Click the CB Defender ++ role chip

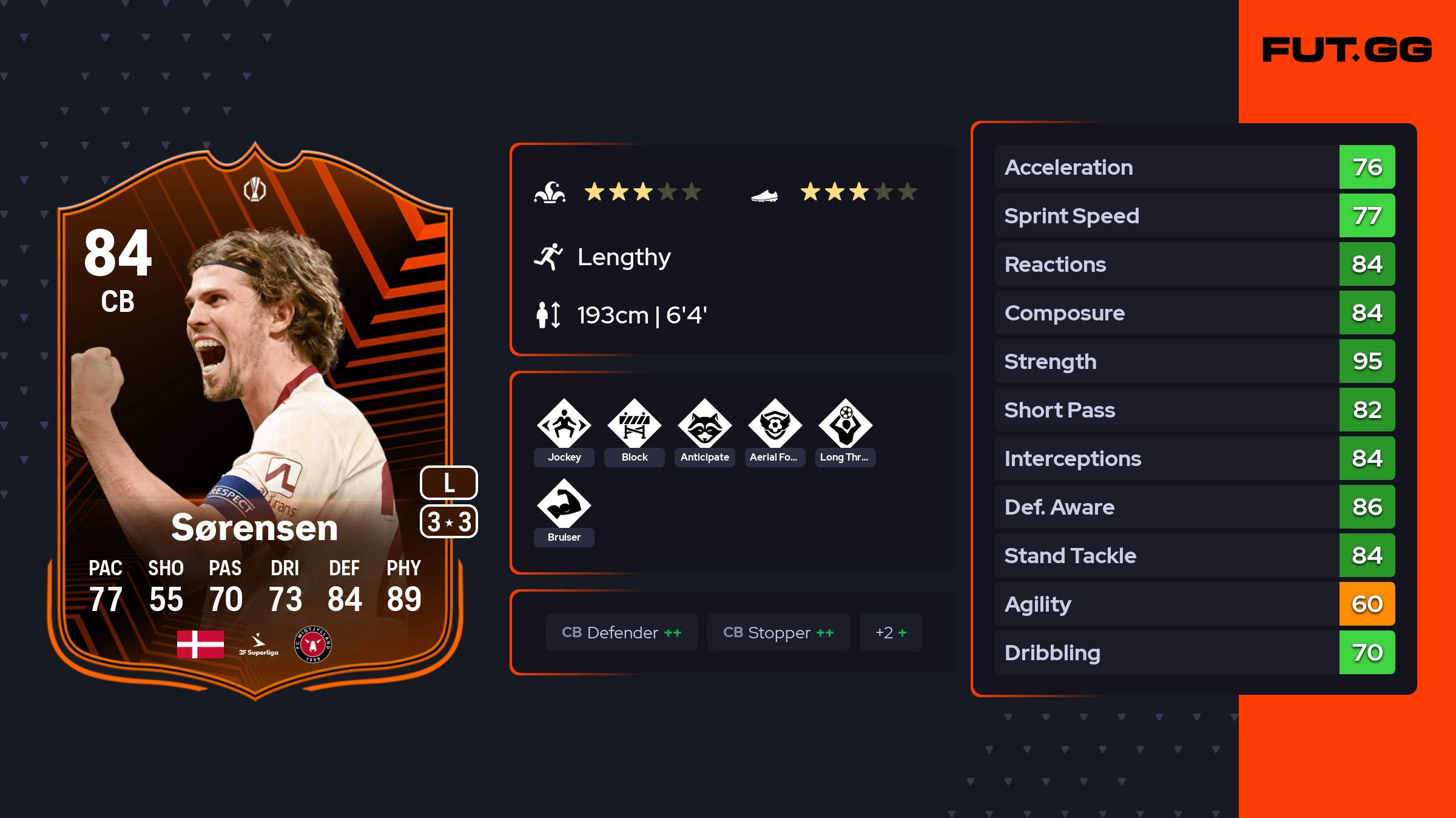point(621,632)
